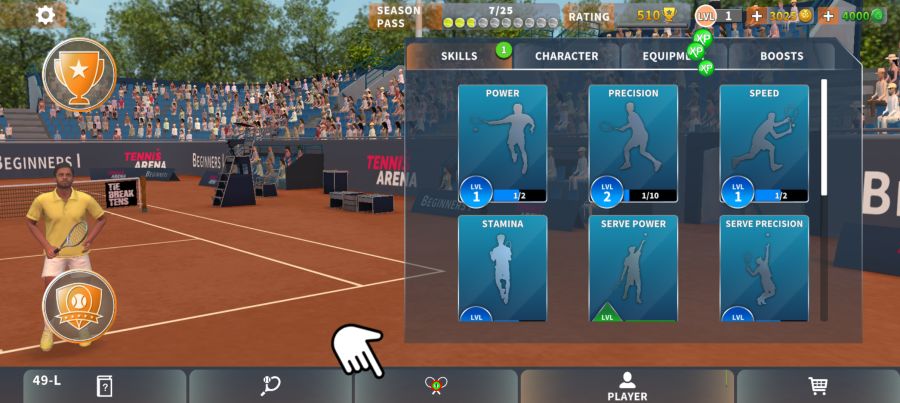900x403 pixels.
Task: Select the Speed skill card
Action: click(764, 144)
